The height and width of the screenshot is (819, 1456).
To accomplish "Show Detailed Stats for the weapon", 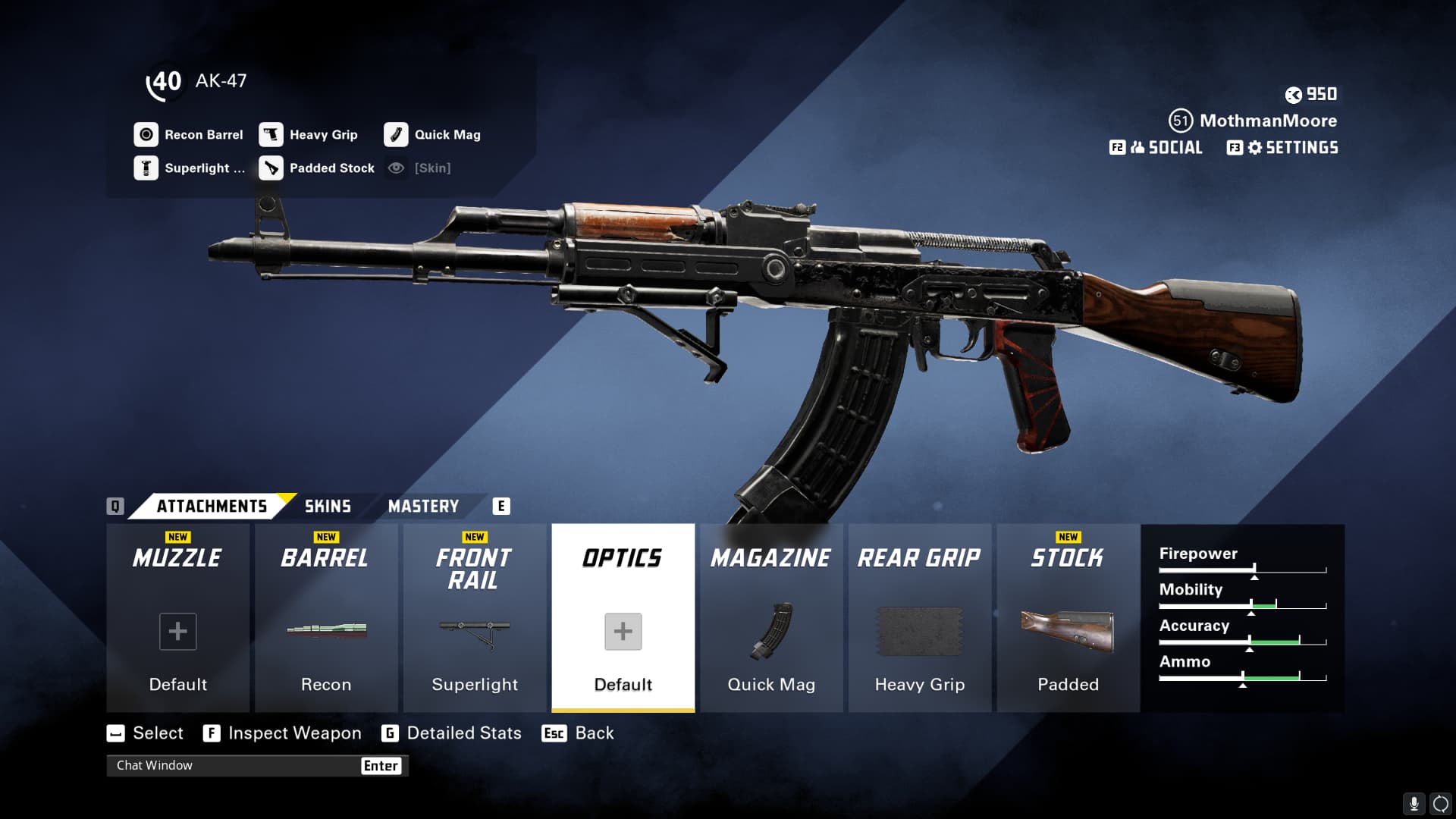I will 452,733.
